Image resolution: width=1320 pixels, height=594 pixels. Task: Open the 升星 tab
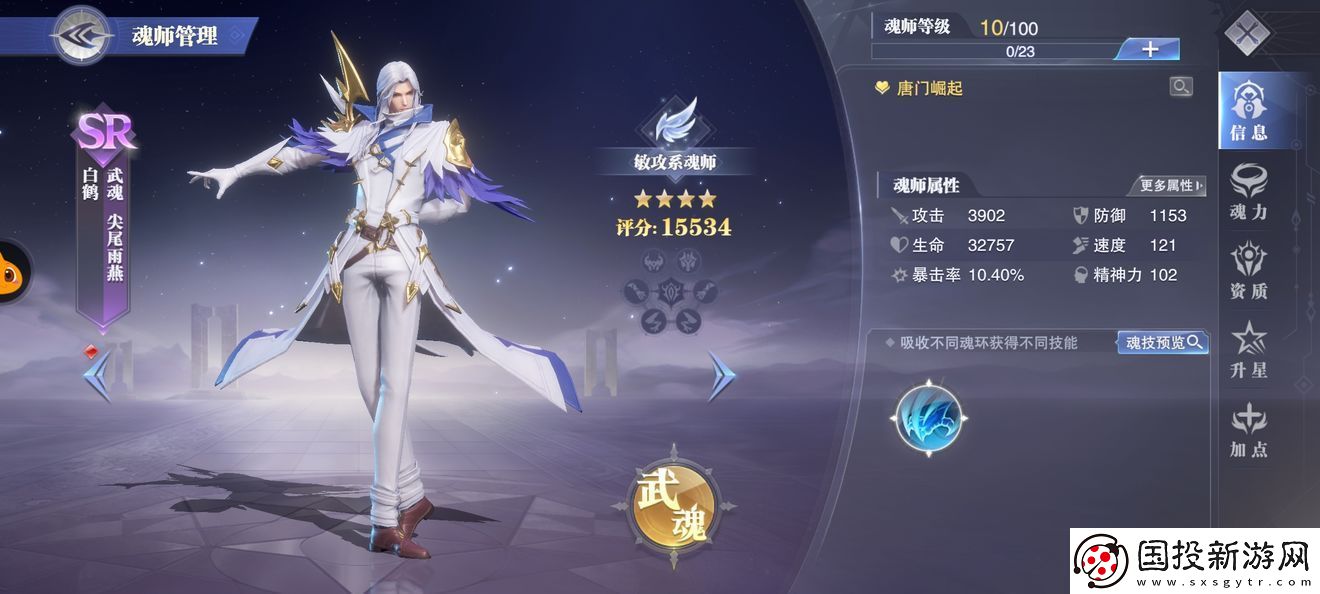coord(1248,350)
